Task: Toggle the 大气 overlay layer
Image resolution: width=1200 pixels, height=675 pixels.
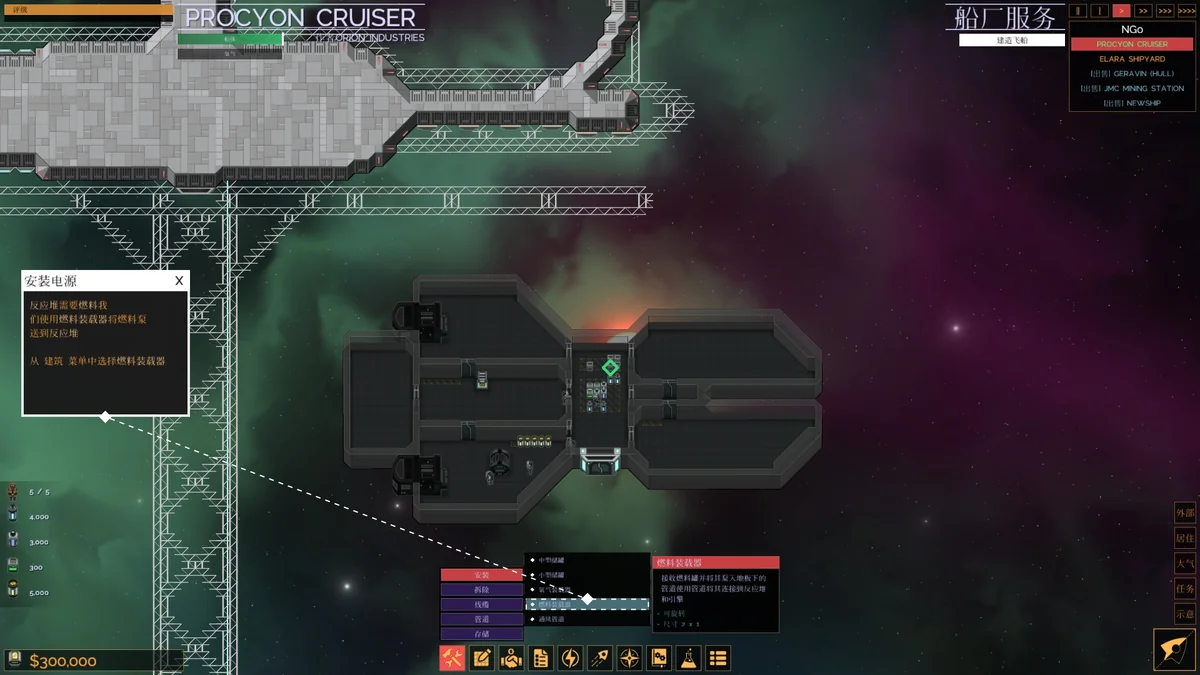Action: pyautogui.click(x=1185, y=564)
